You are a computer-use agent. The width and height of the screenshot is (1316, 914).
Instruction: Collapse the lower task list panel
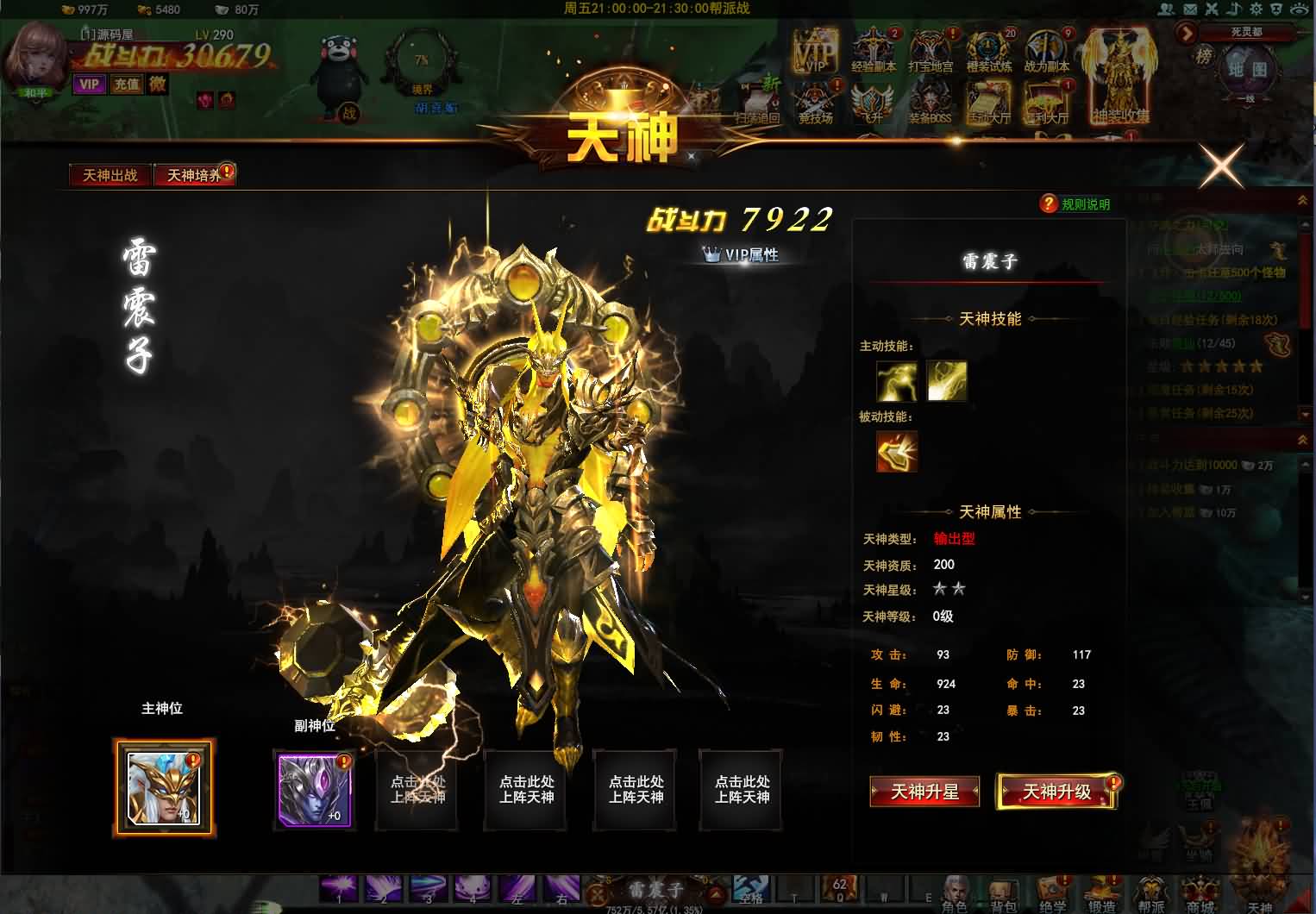[1303, 438]
